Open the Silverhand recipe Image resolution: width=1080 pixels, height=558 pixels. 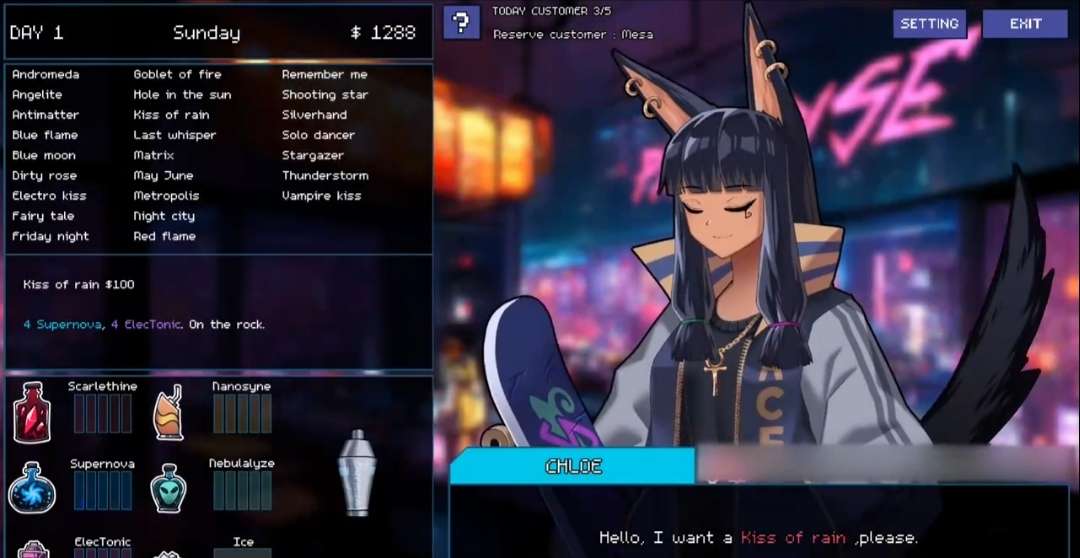314,115
